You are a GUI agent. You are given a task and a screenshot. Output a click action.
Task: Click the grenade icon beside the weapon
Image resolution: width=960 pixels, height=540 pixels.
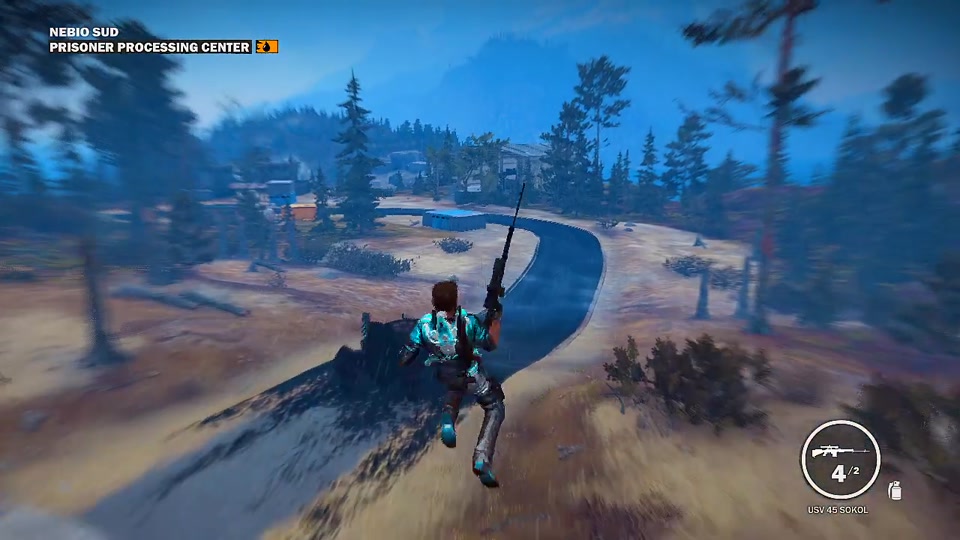pos(893,490)
